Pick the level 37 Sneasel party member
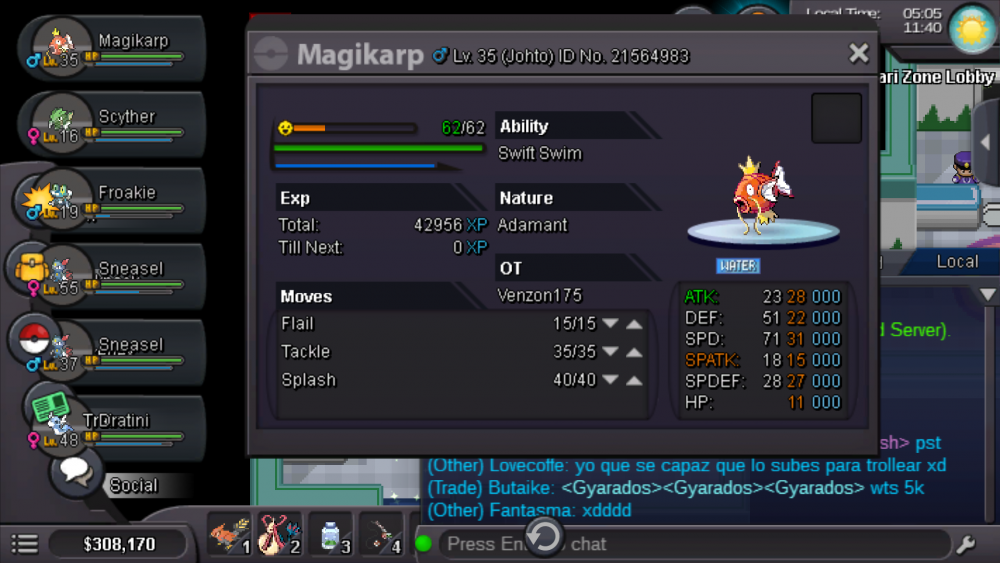The width and height of the screenshot is (1000, 563). 110,352
